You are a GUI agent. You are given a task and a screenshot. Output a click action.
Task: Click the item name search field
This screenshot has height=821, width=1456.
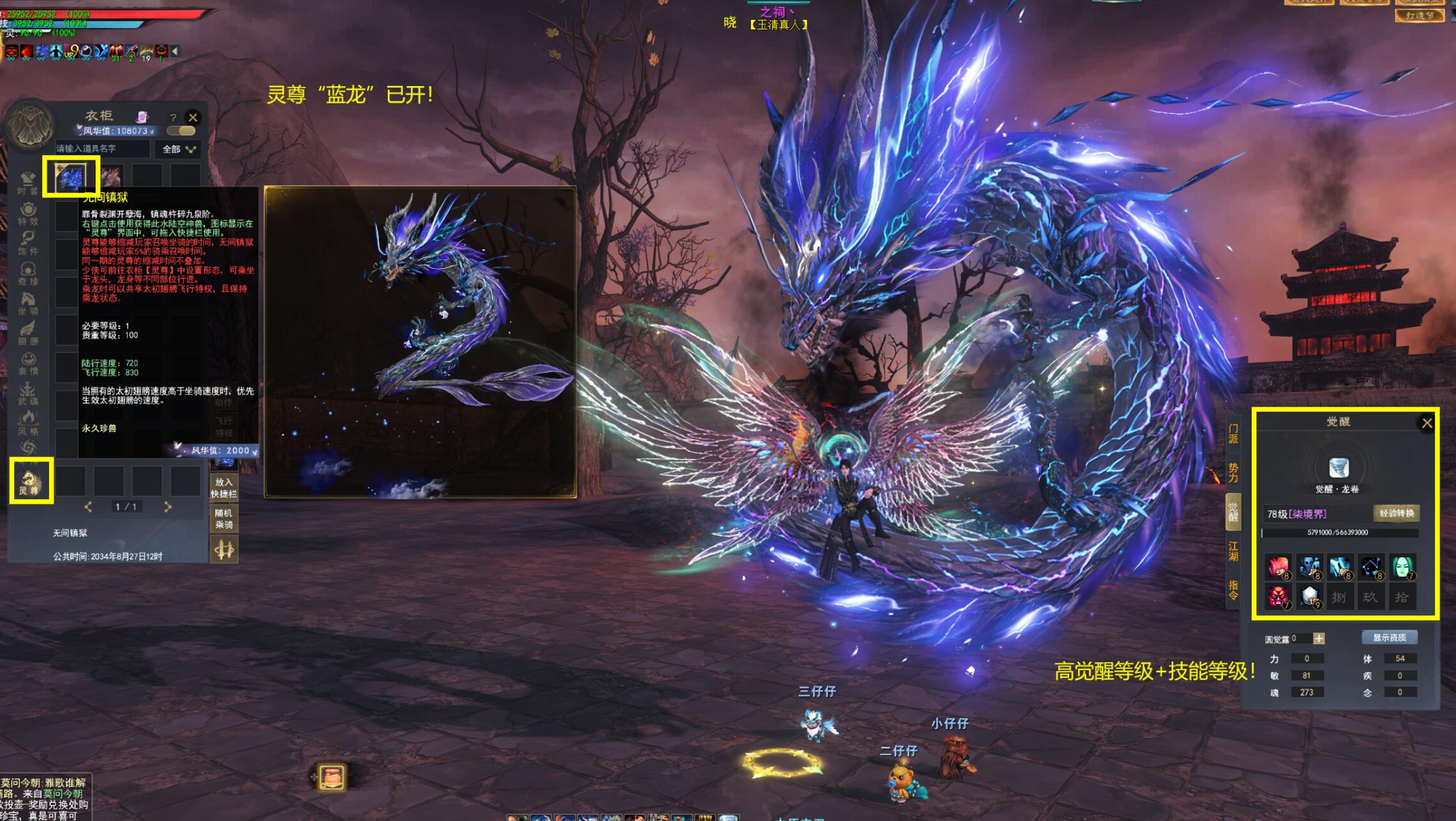pyautogui.click(x=102, y=149)
